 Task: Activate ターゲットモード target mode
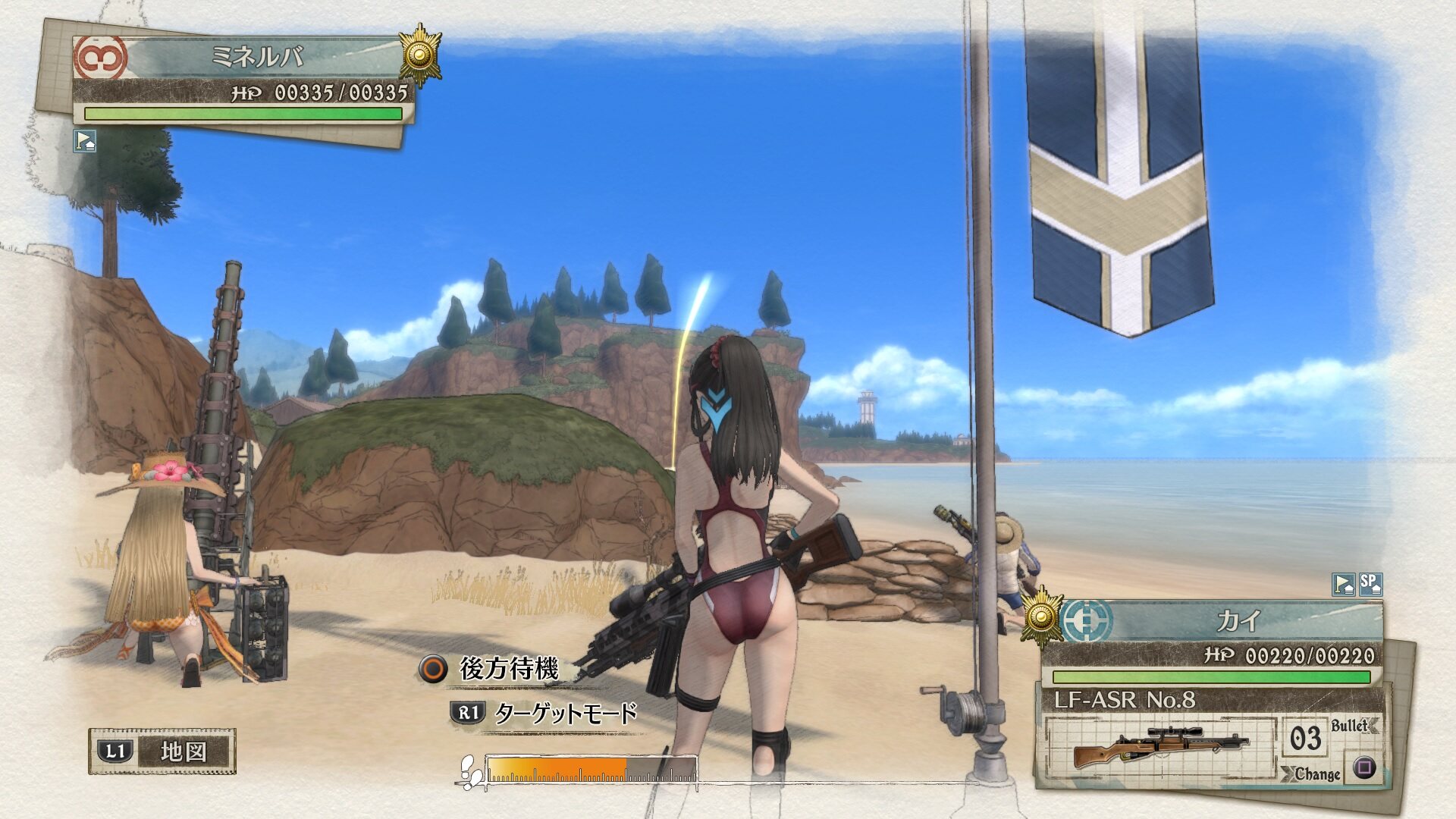[544, 714]
